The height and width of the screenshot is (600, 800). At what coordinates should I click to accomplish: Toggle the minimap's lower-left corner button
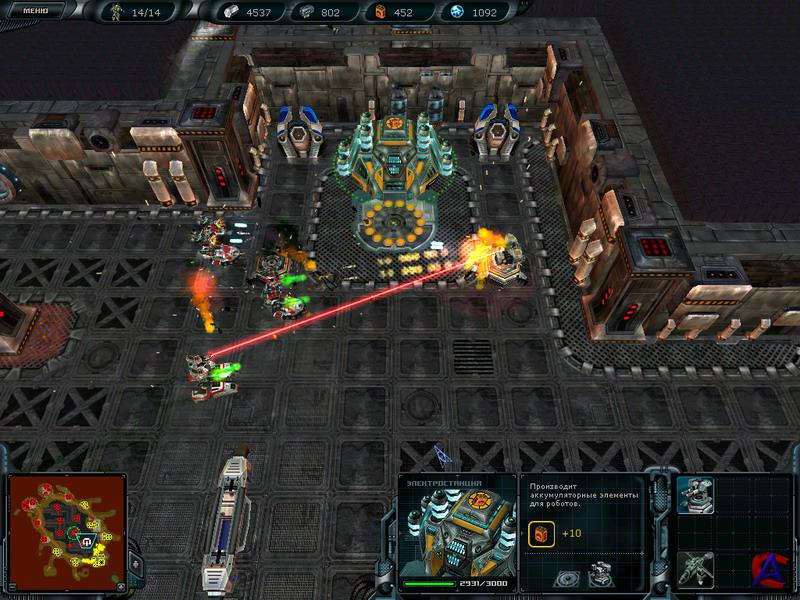[x=12, y=587]
